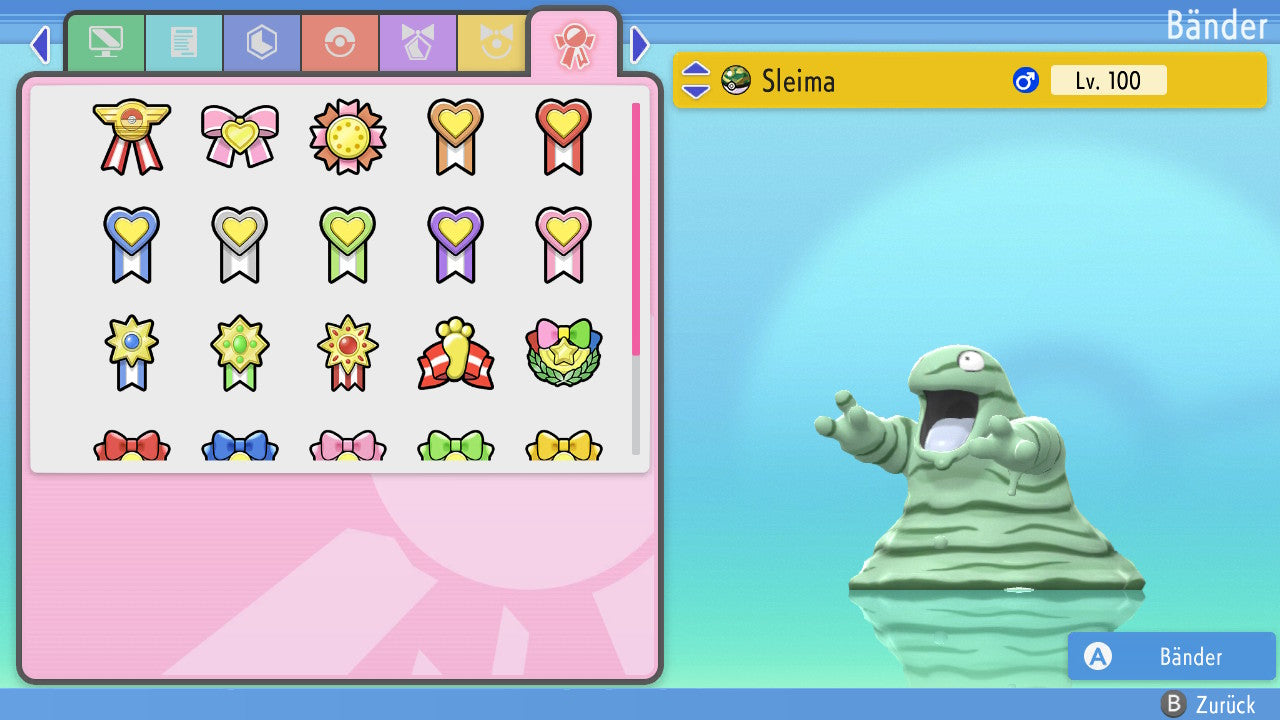This screenshot has height=720, width=1280.
Task: Pick the red-bordered heart ribbon
Action: coord(563,136)
